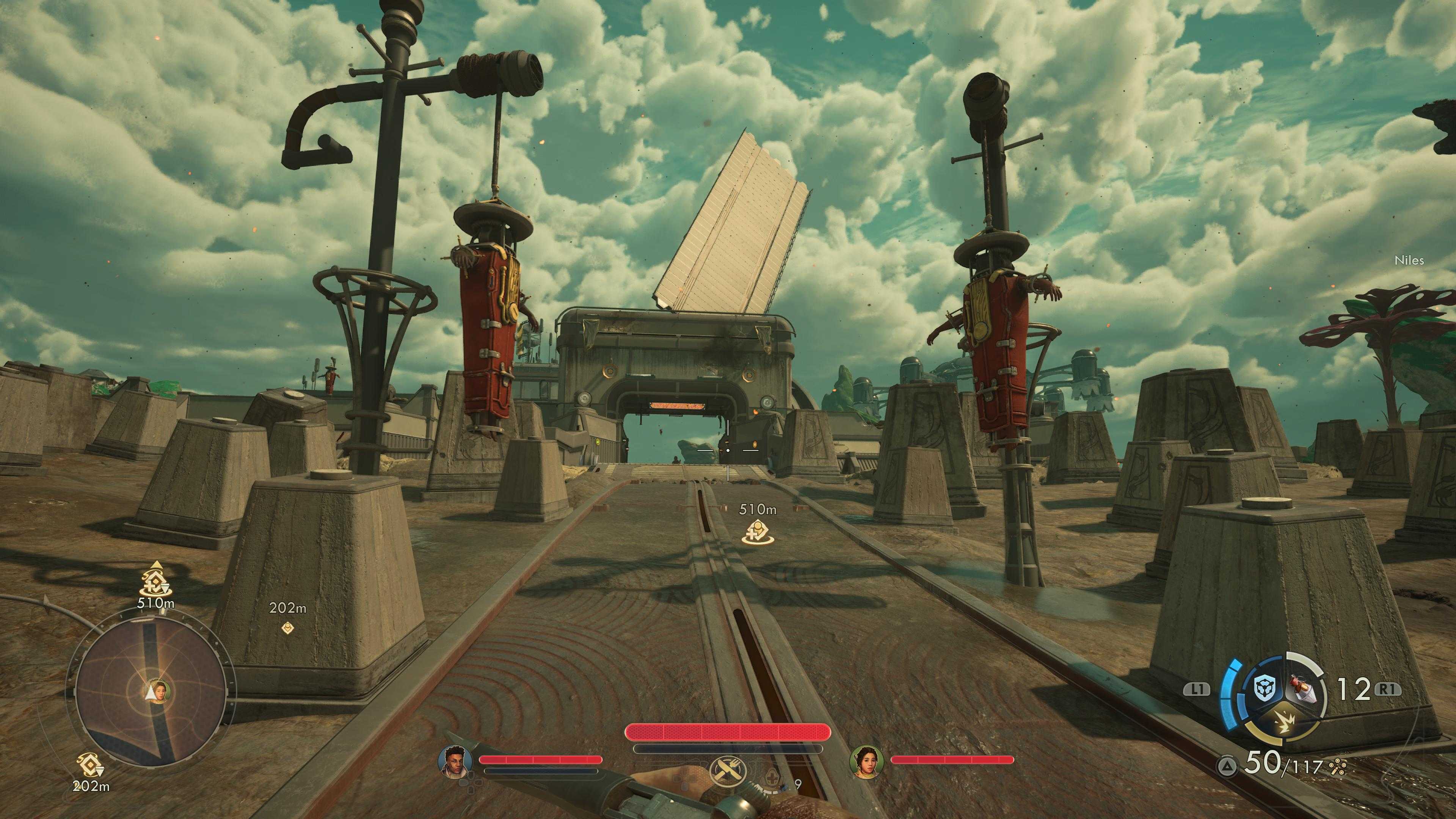Click the small 202m diamond waypoint
Screen dimensions: 1456x819
[288, 627]
